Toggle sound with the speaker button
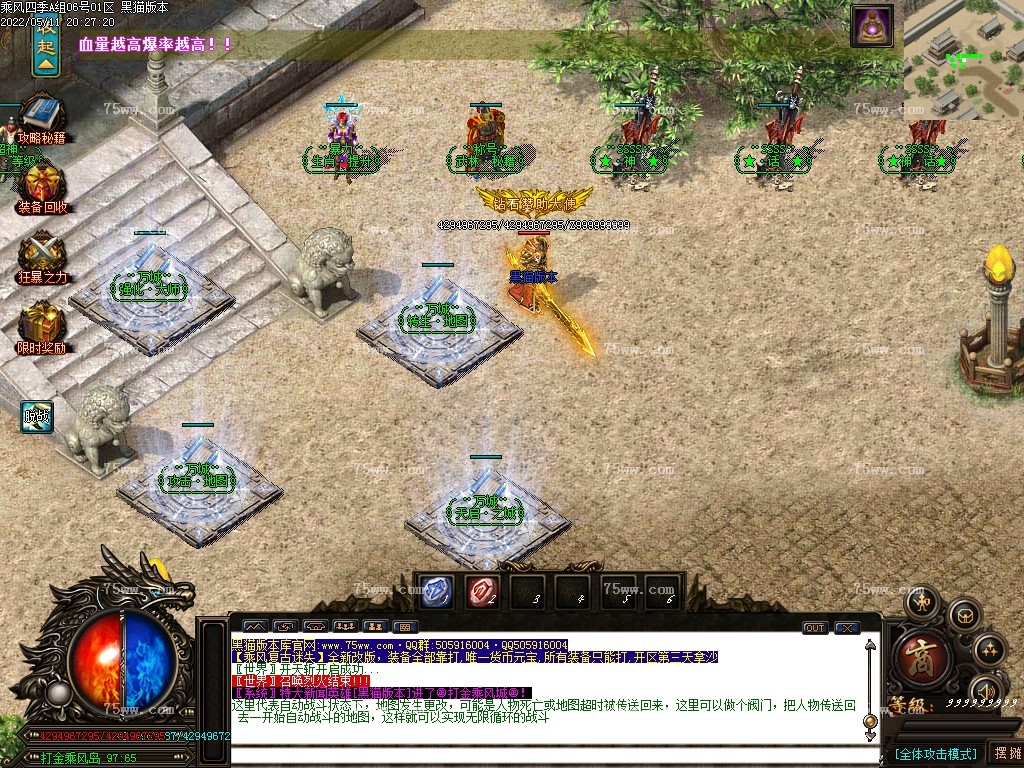The height and width of the screenshot is (768, 1024). 985,690
